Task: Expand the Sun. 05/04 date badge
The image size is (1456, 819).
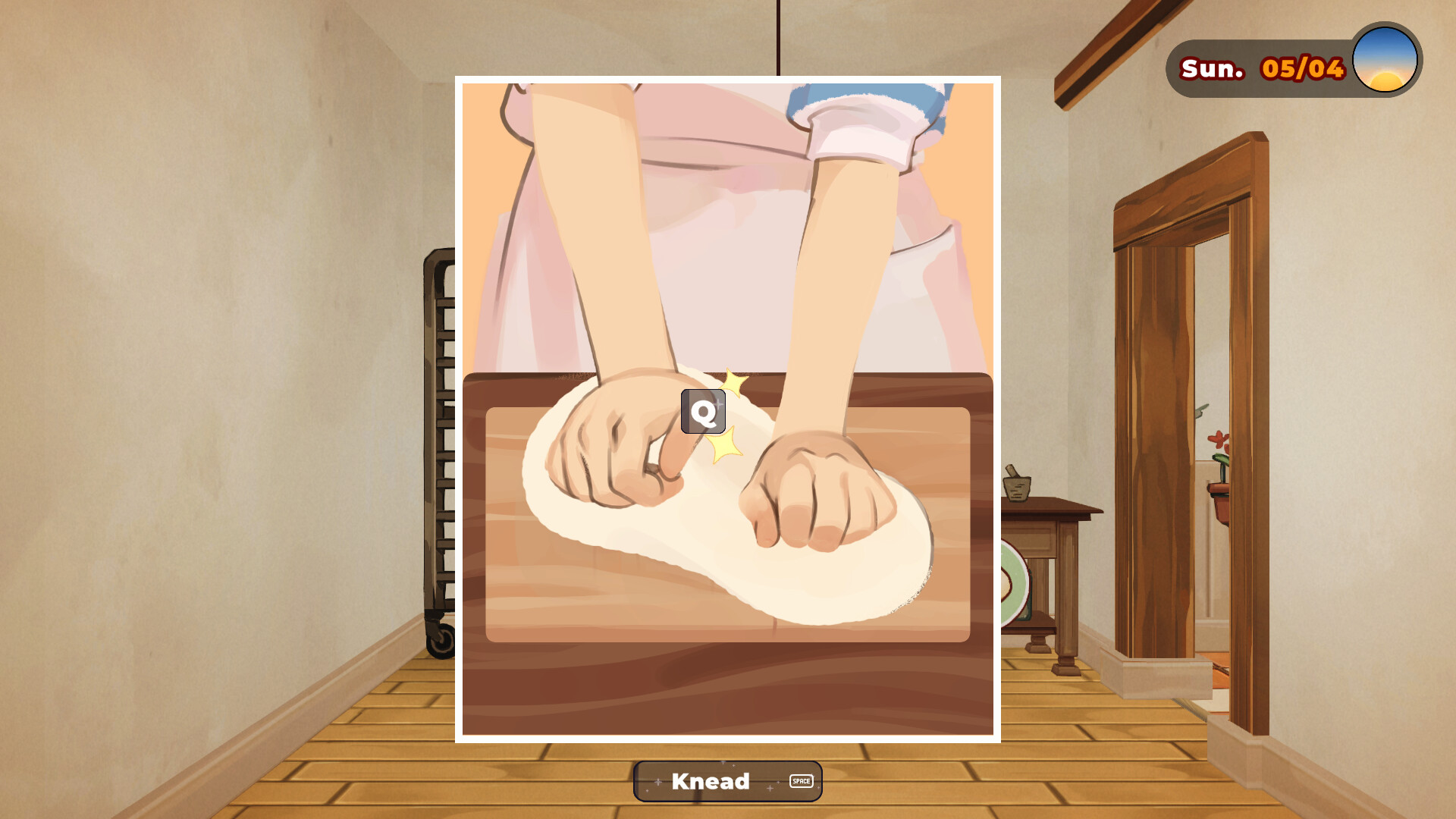Action: (1289, 67)
